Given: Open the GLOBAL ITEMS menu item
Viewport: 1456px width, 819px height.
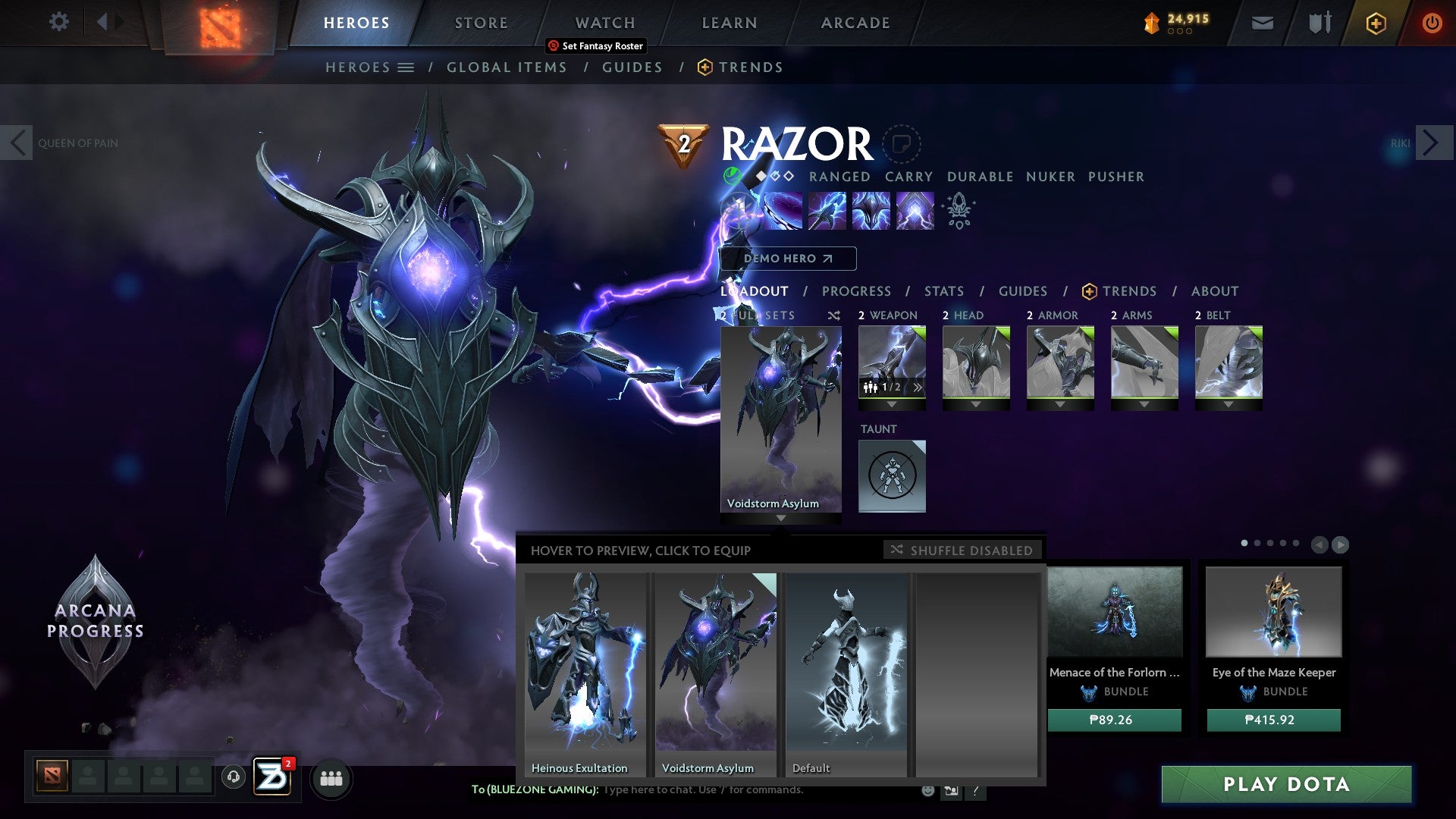Looking at the screenshot, I should point(507,67).
